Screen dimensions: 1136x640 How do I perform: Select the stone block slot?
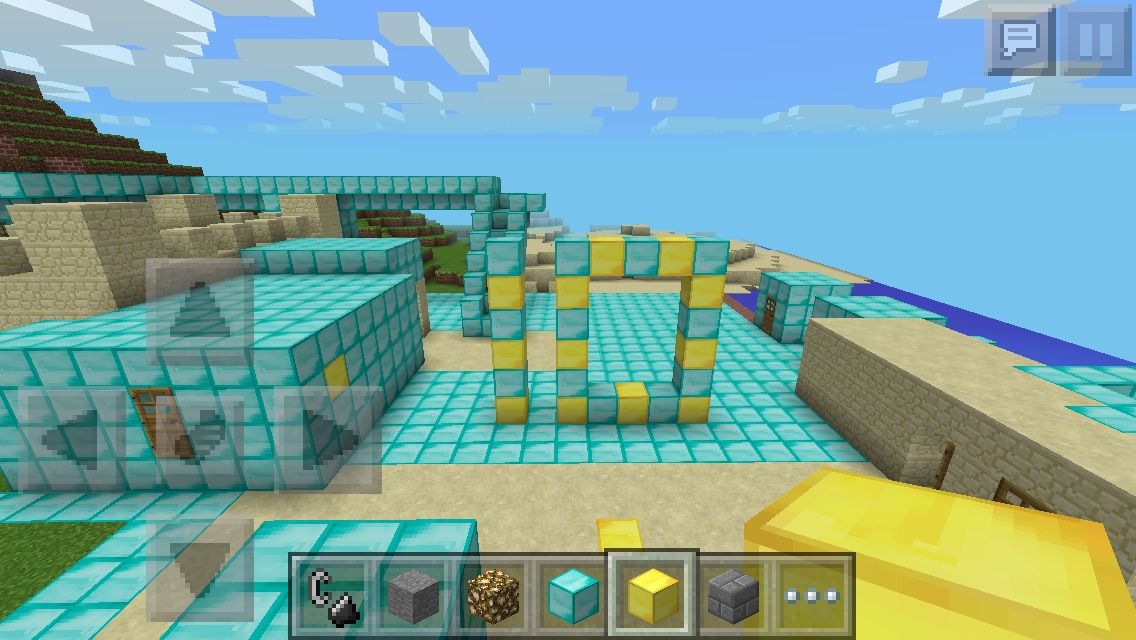413,594
